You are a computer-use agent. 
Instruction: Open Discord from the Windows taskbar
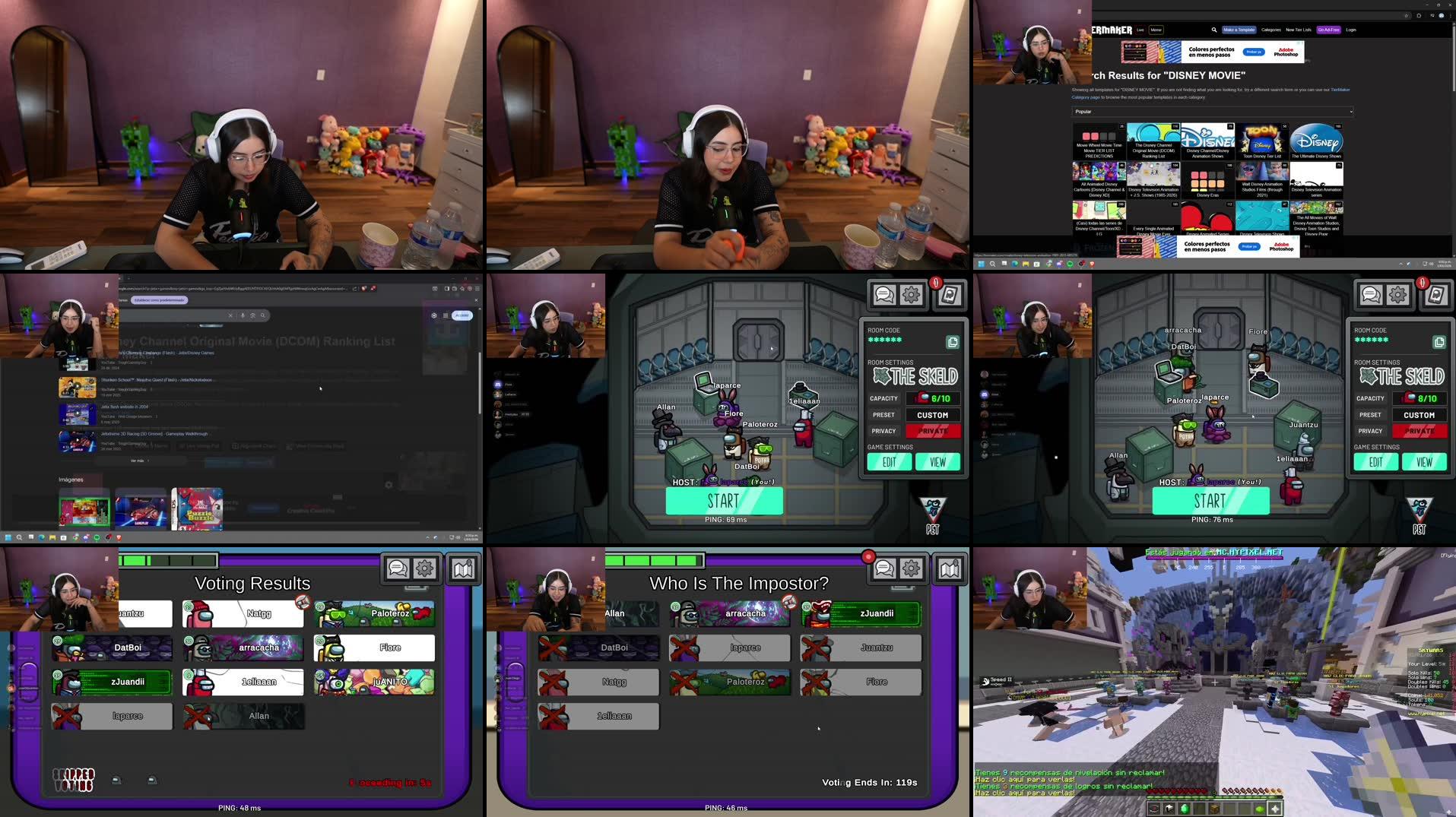[1059, 264]
